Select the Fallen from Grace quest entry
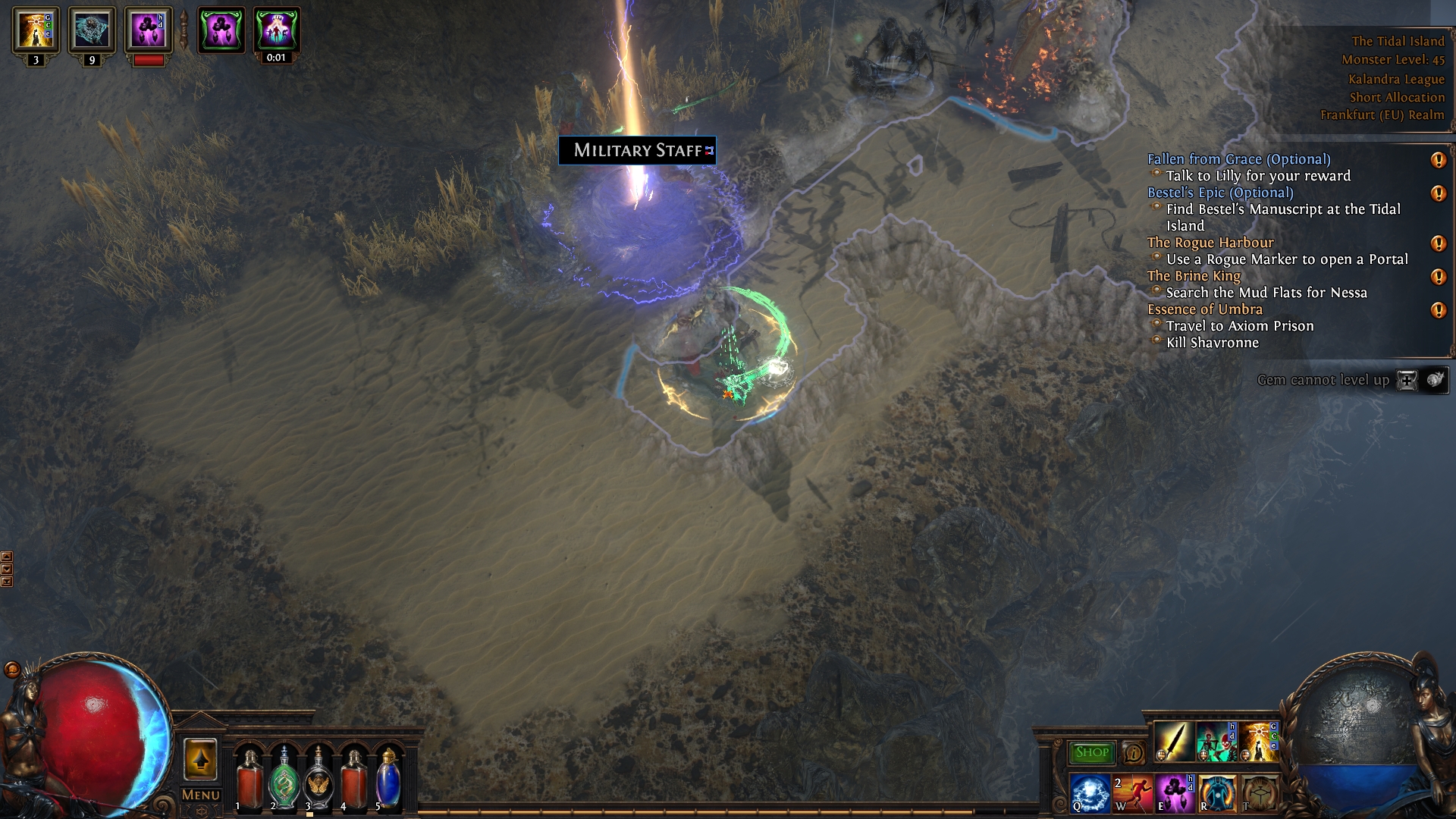The width and height of the screenshot is (1456, 819). [1238, 159]
